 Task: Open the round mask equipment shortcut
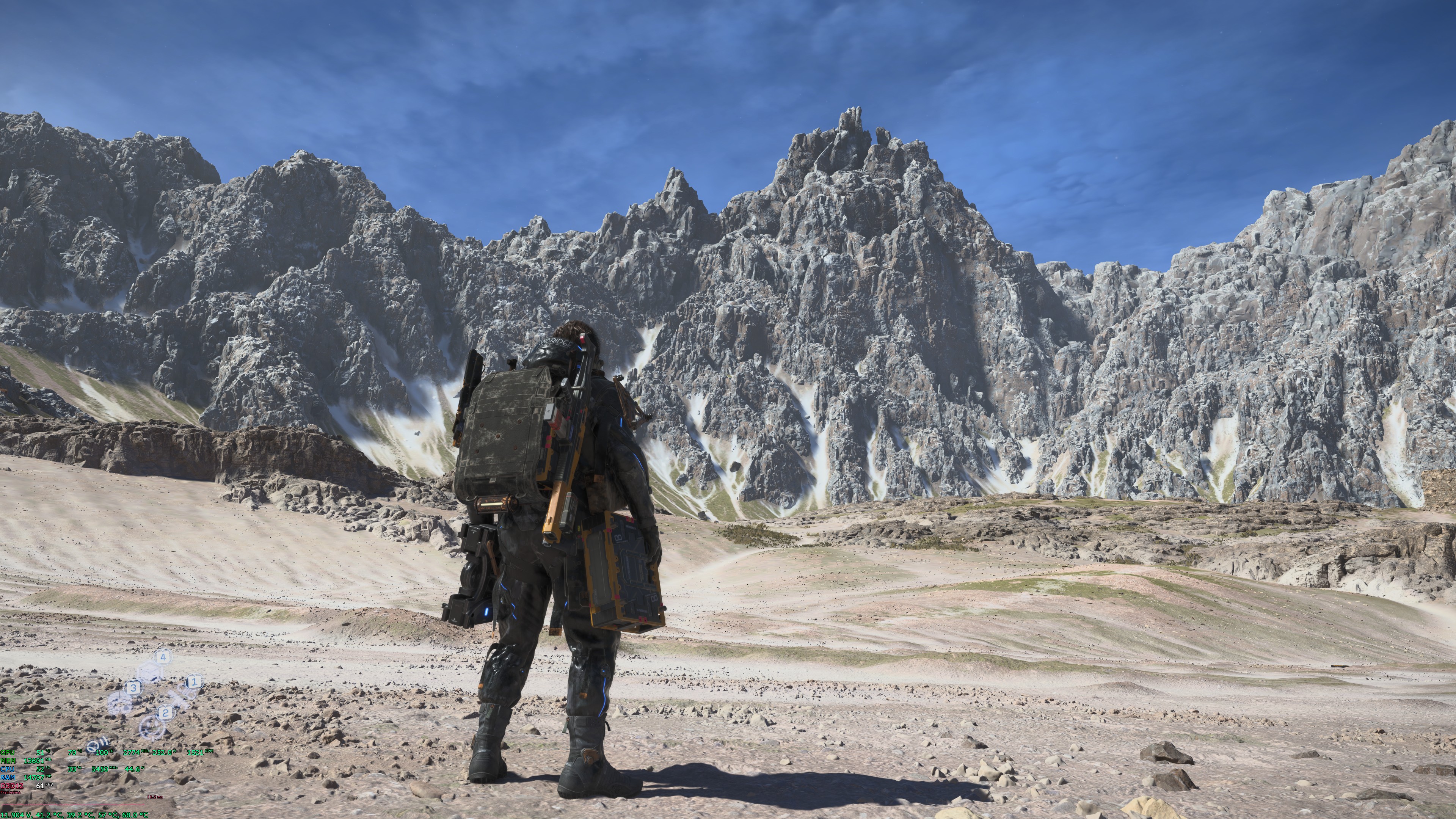point(120,704)
